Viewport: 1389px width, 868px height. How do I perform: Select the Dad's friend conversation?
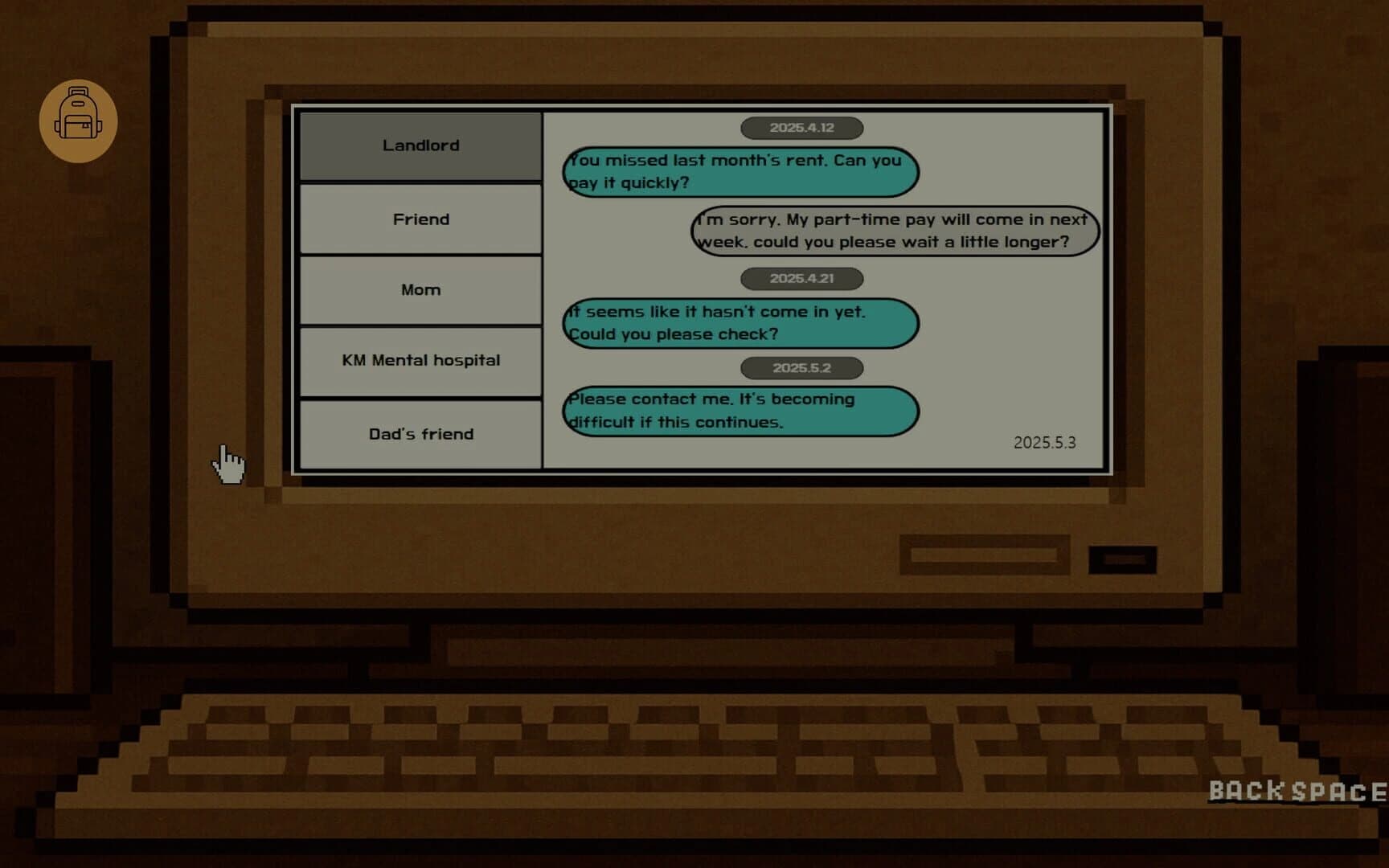420,433
